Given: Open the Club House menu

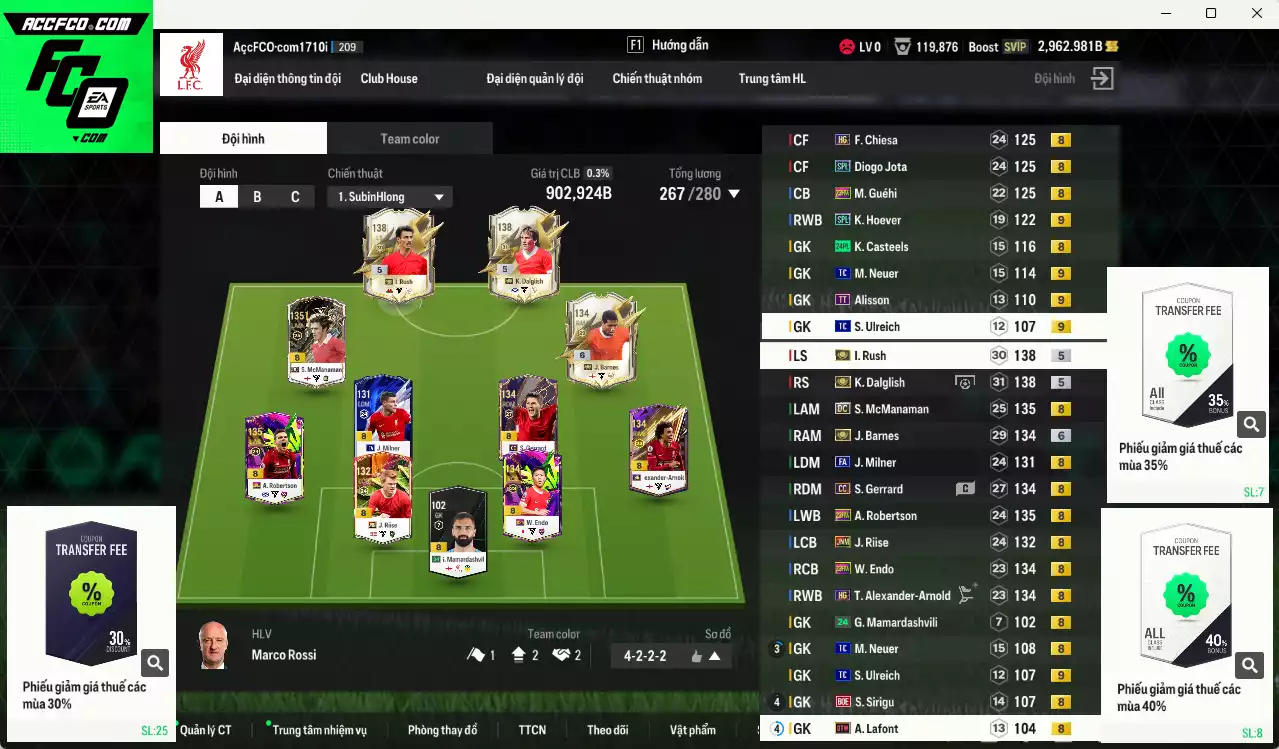Looking at the screenshot, I should (389, 79).
